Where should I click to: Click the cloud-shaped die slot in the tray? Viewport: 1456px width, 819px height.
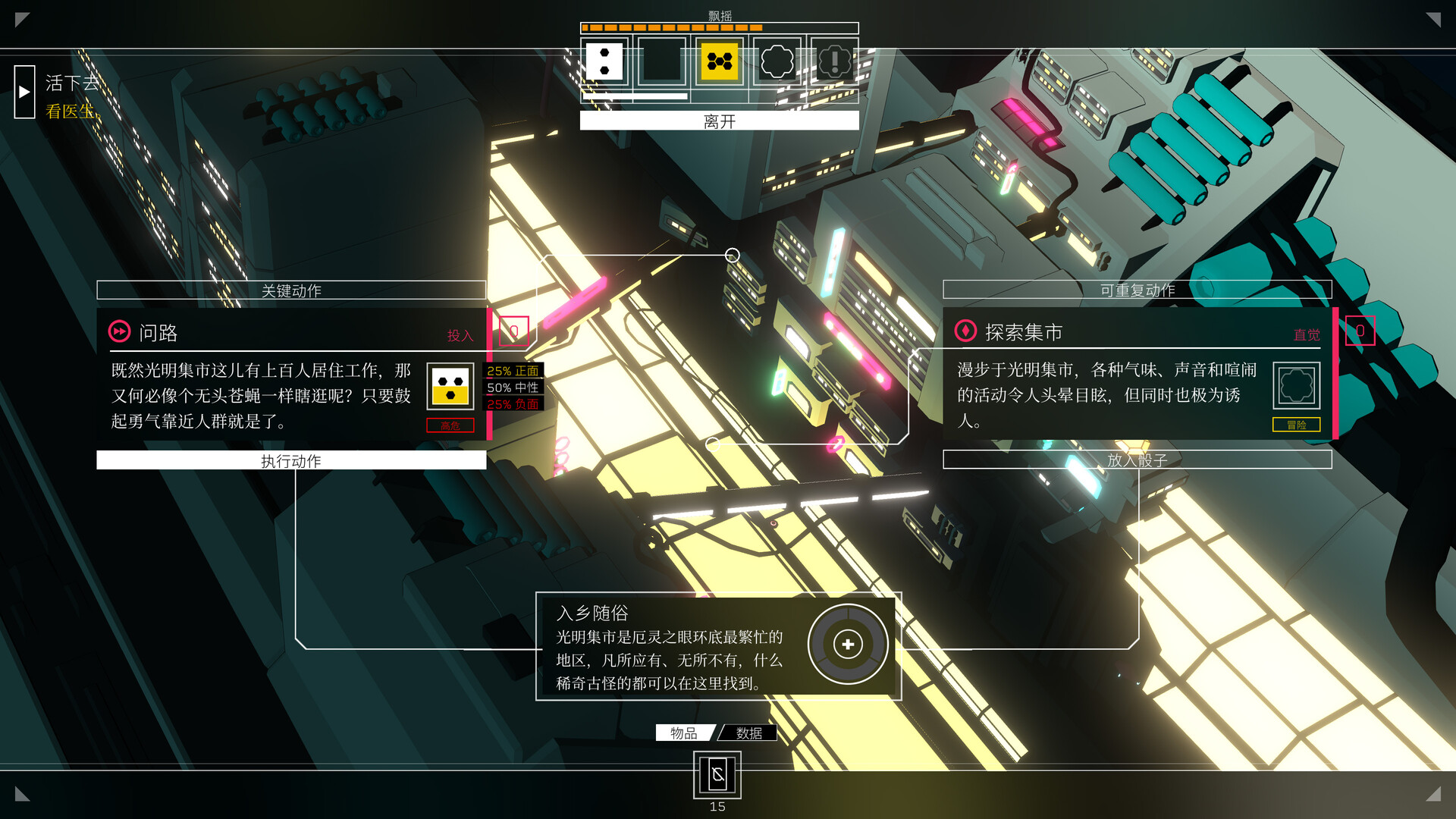pyautogui.click(x=777, y=61)
